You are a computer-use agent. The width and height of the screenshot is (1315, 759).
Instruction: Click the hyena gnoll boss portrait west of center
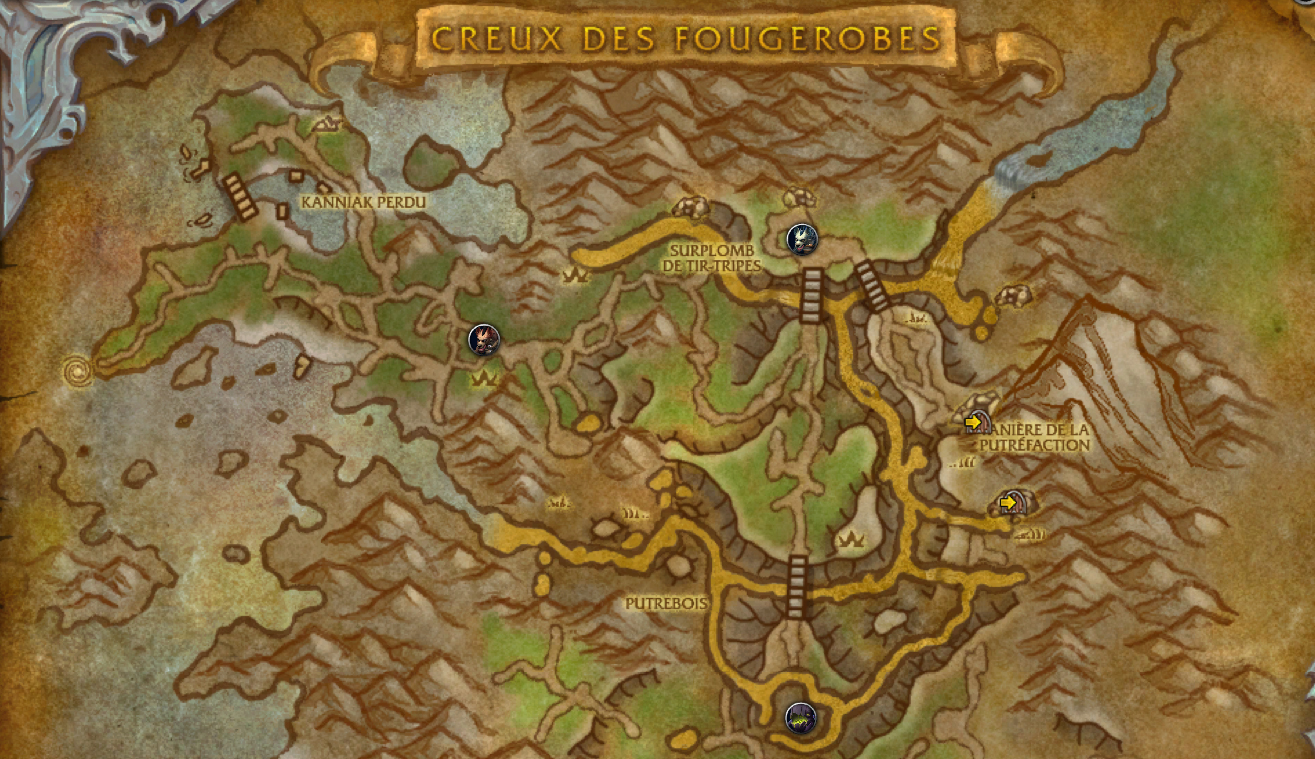coord(484,341)
